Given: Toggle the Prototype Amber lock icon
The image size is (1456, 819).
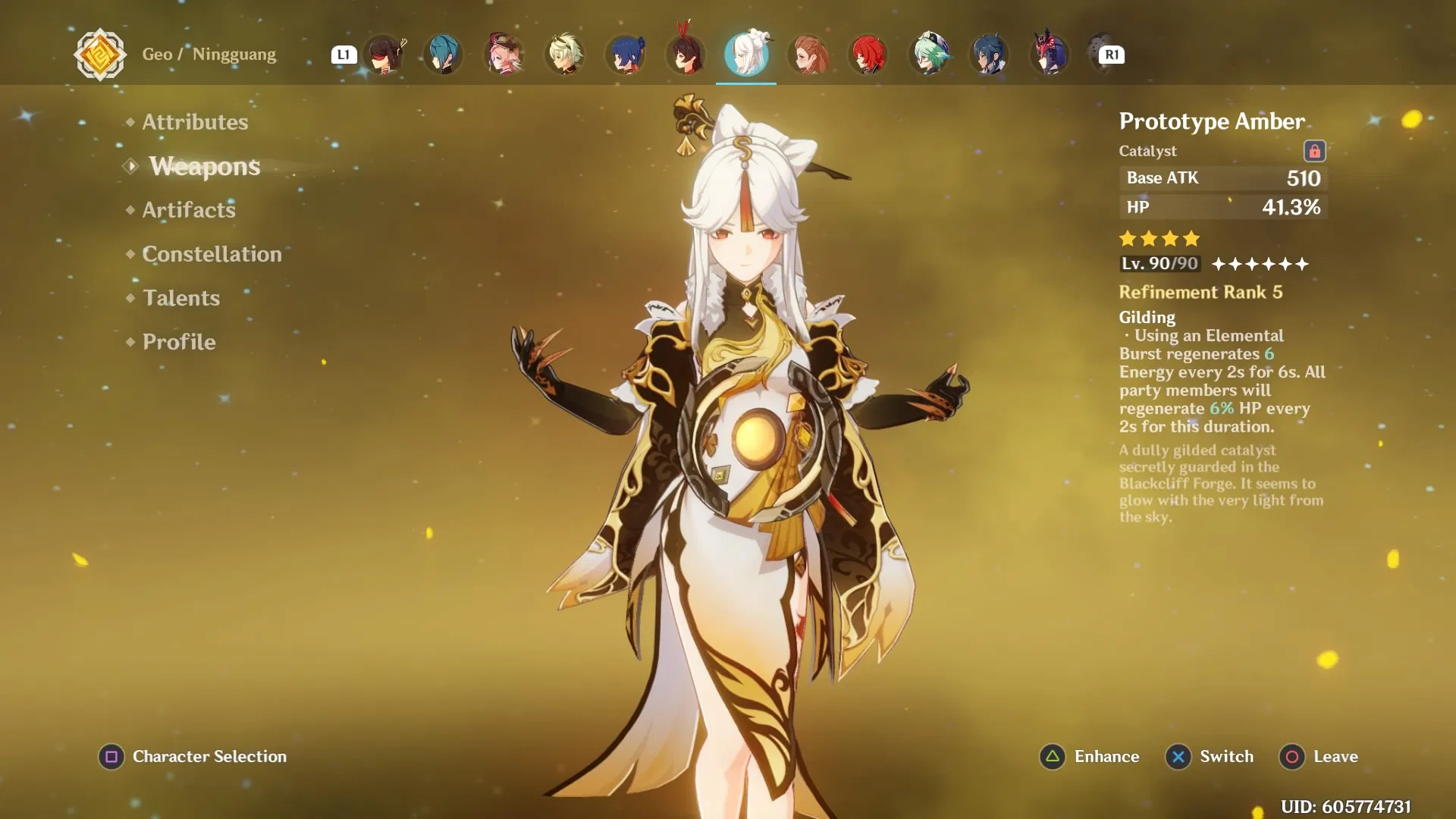Looking at the screenshot, I should tap(1313, 151).
